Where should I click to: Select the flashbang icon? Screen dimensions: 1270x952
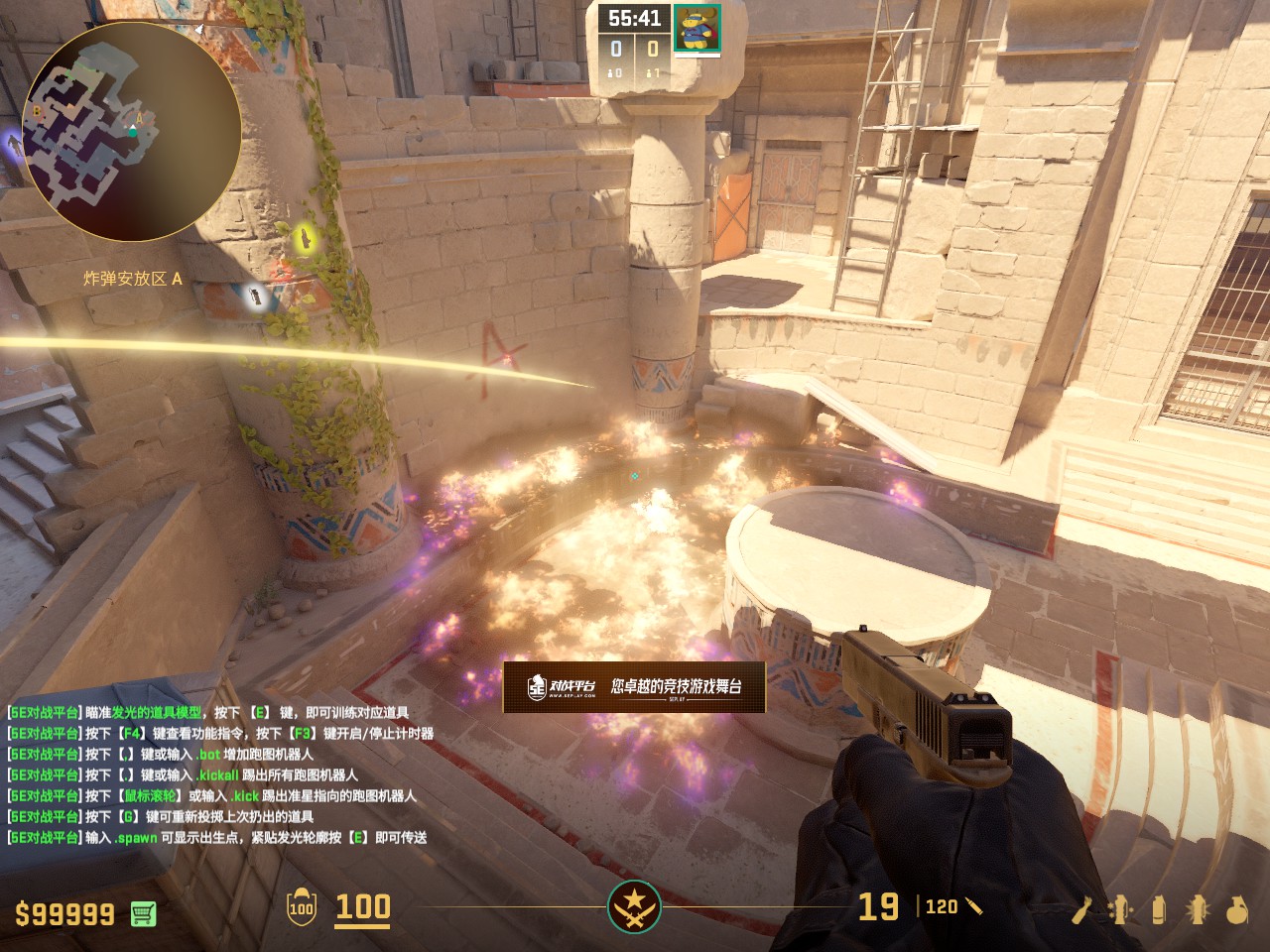tap(1198, 909)
